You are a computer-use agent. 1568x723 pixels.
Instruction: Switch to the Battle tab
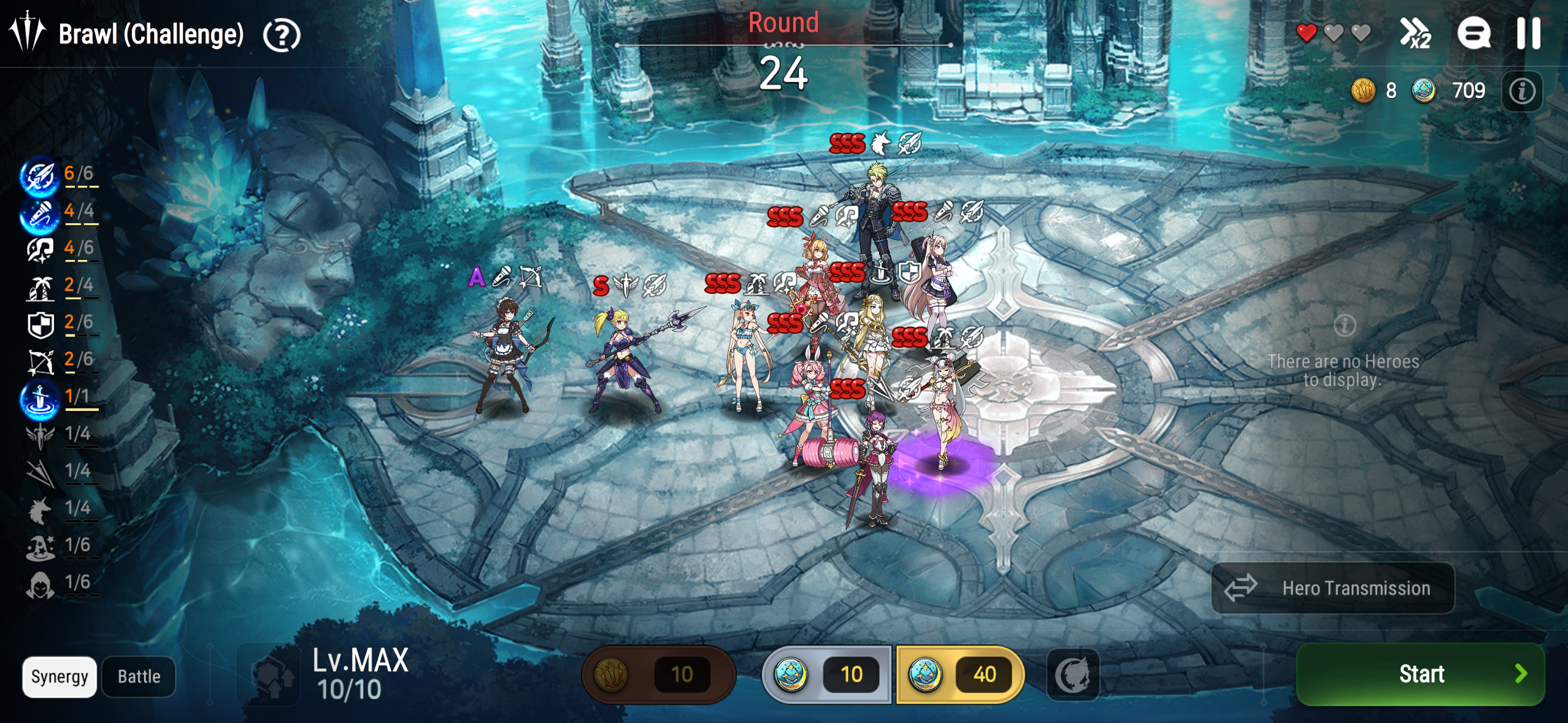pyautogui.click(x=139, y=676)
